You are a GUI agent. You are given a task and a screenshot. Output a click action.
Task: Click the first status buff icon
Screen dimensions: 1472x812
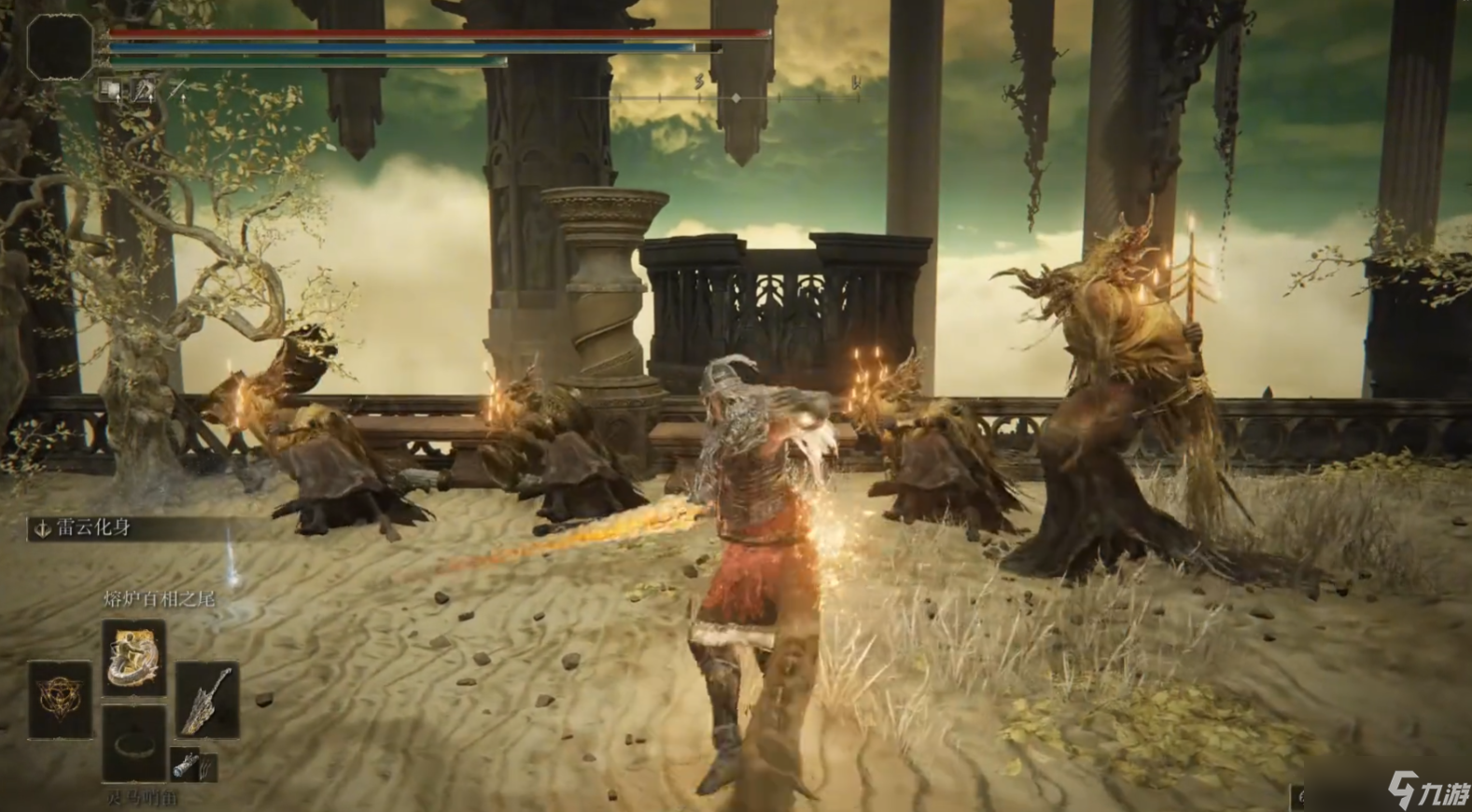(x=111, y=90)
